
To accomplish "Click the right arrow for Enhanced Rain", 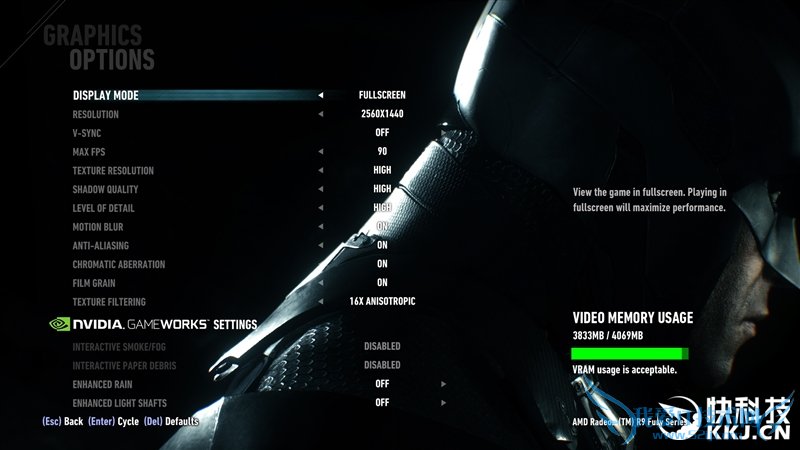I will click(x=443, y=384).
